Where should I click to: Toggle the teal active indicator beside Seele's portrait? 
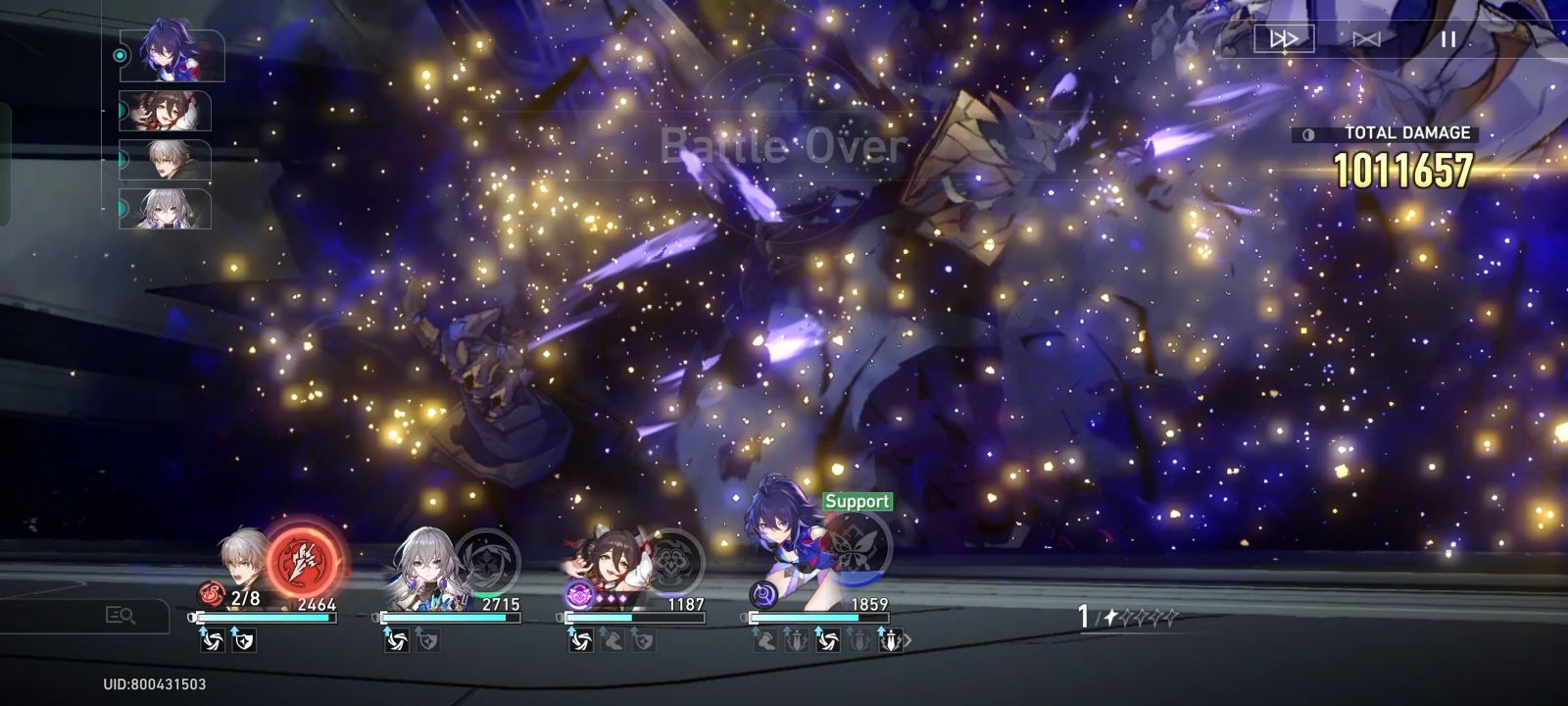click(x=121, y=55)
